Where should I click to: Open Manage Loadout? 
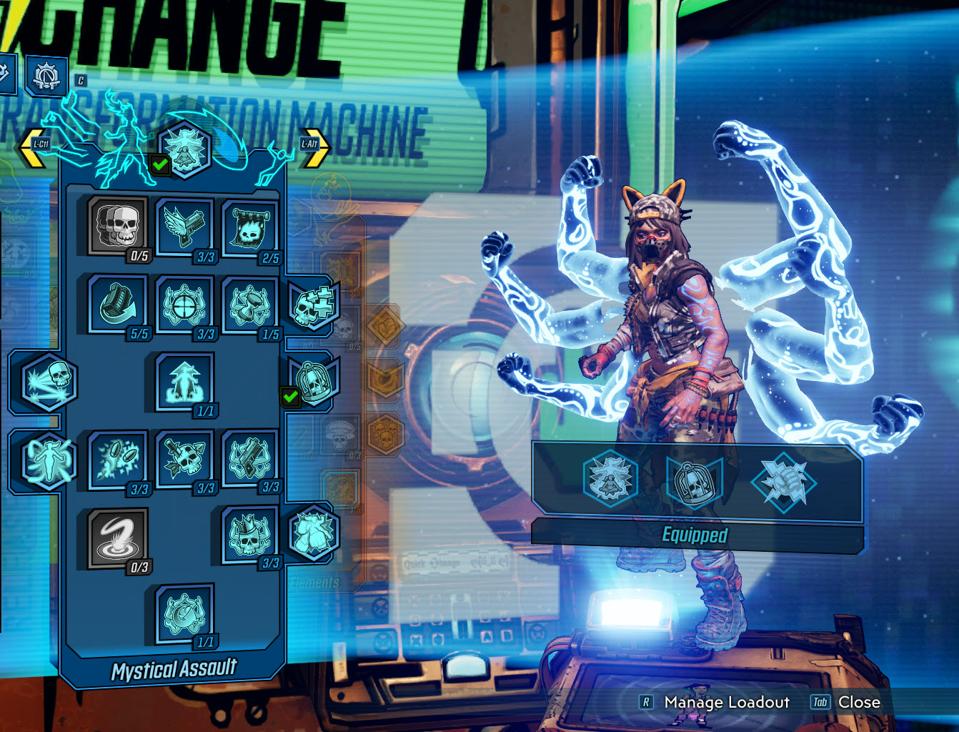click(726, 702)
